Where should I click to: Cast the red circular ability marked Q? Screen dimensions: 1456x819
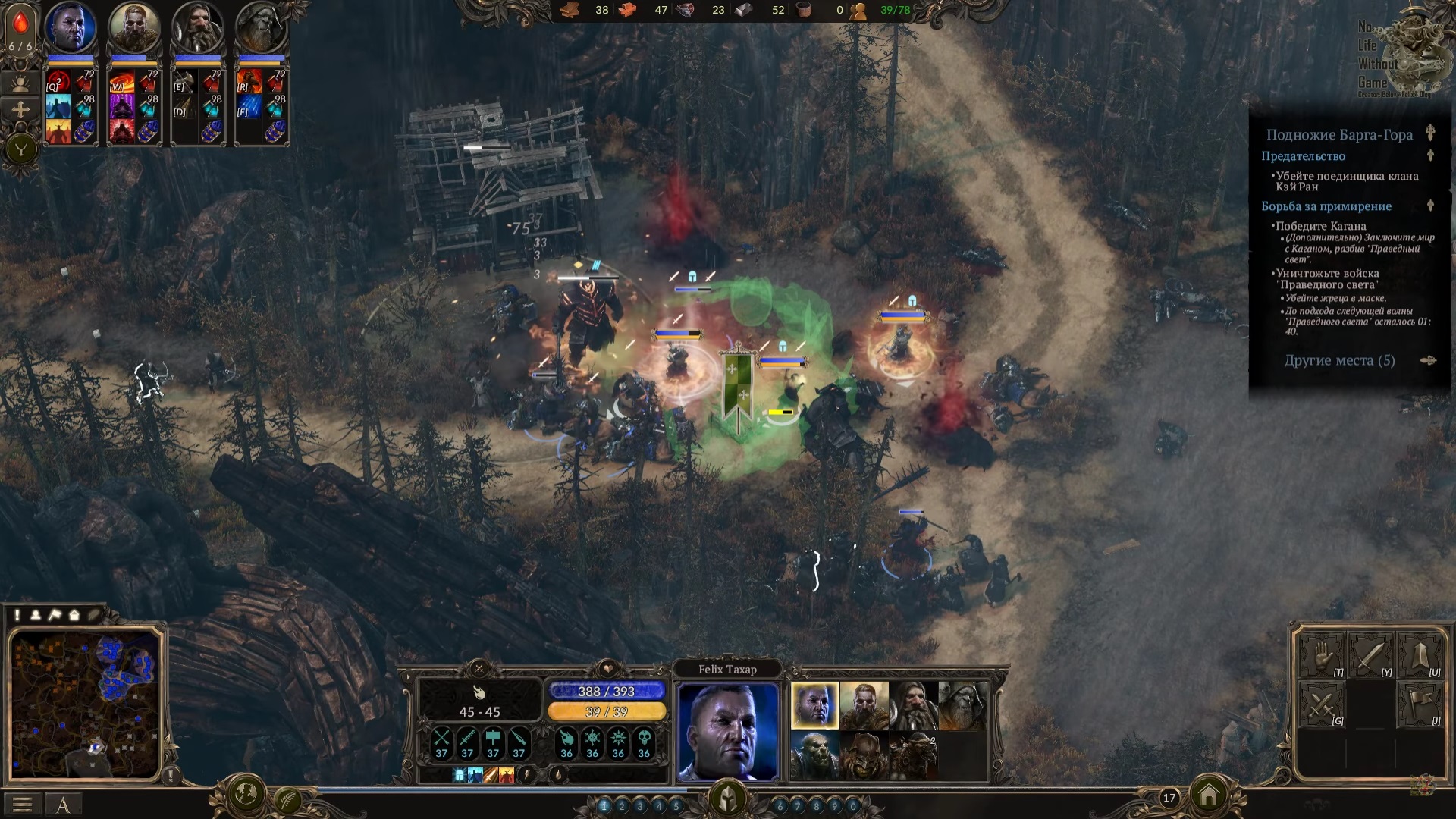[x=58, y=82]
